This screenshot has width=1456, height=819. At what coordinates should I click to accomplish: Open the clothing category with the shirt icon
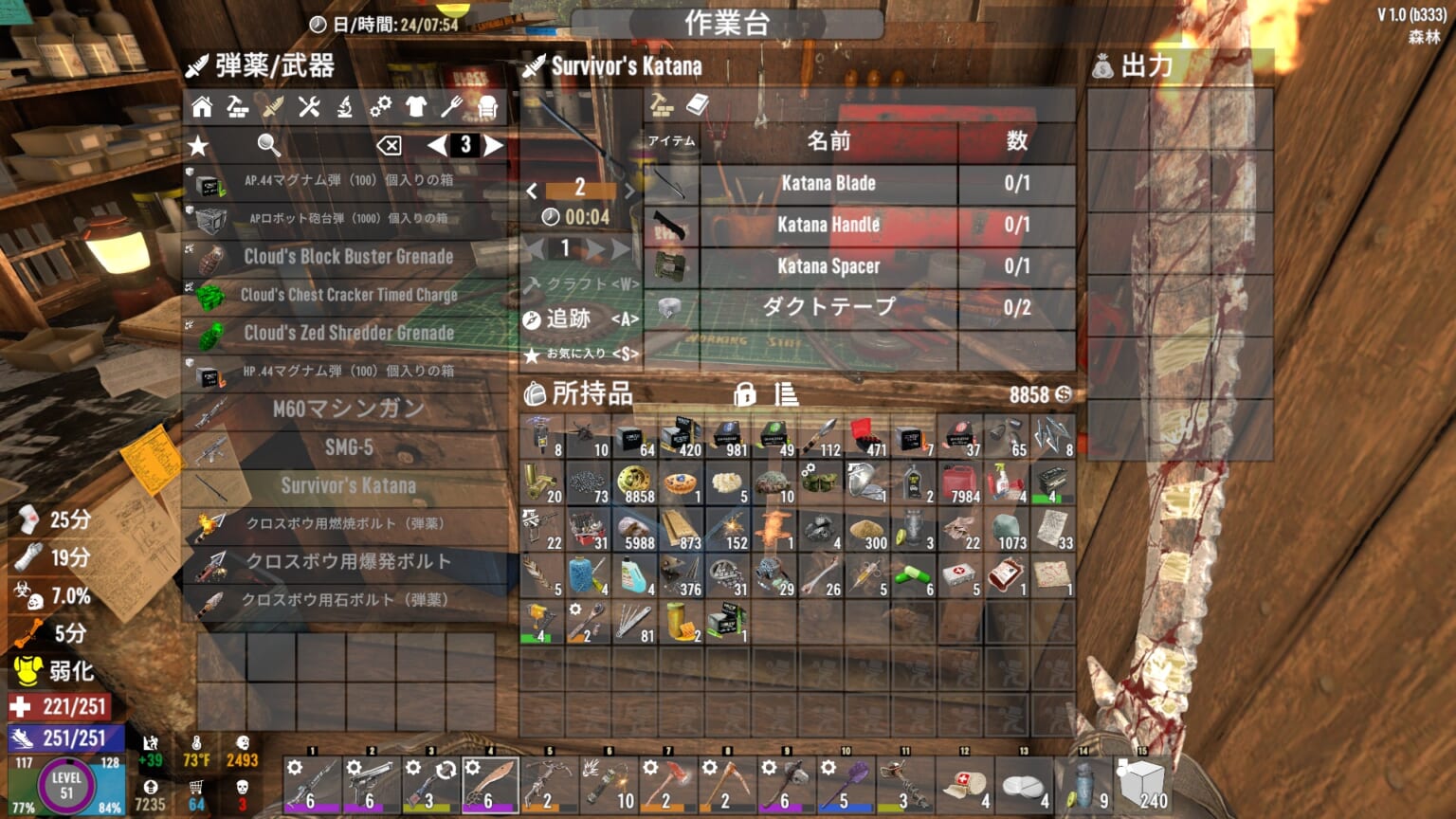coord(414,107)
